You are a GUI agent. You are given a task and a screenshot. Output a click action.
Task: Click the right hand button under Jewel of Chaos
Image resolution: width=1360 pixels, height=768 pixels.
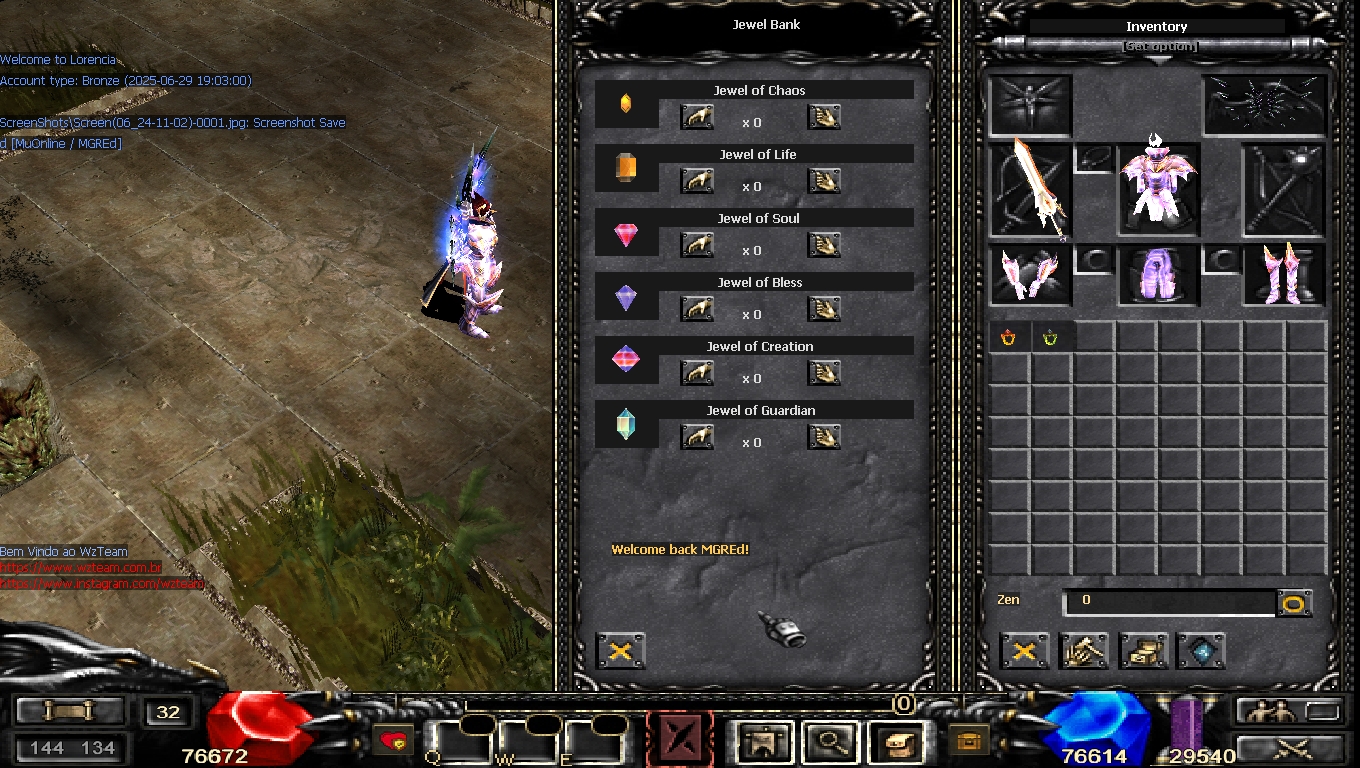click(x=824, y=118)
